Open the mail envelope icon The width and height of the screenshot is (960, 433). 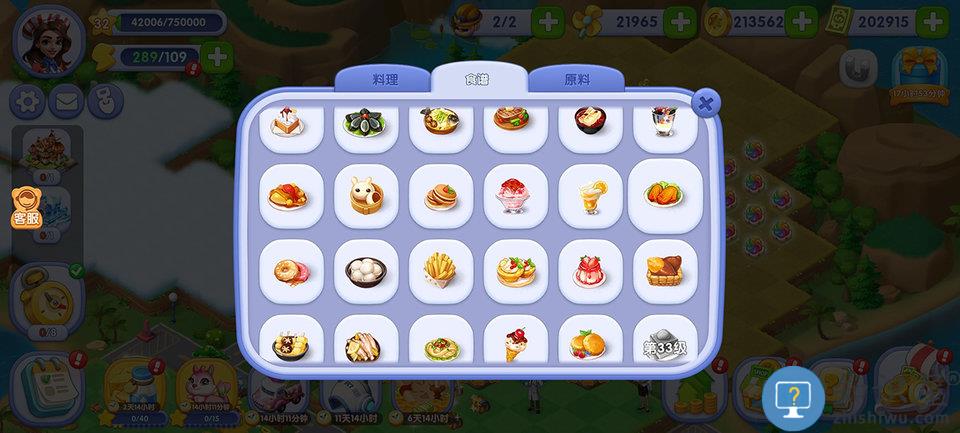[66, 100]
